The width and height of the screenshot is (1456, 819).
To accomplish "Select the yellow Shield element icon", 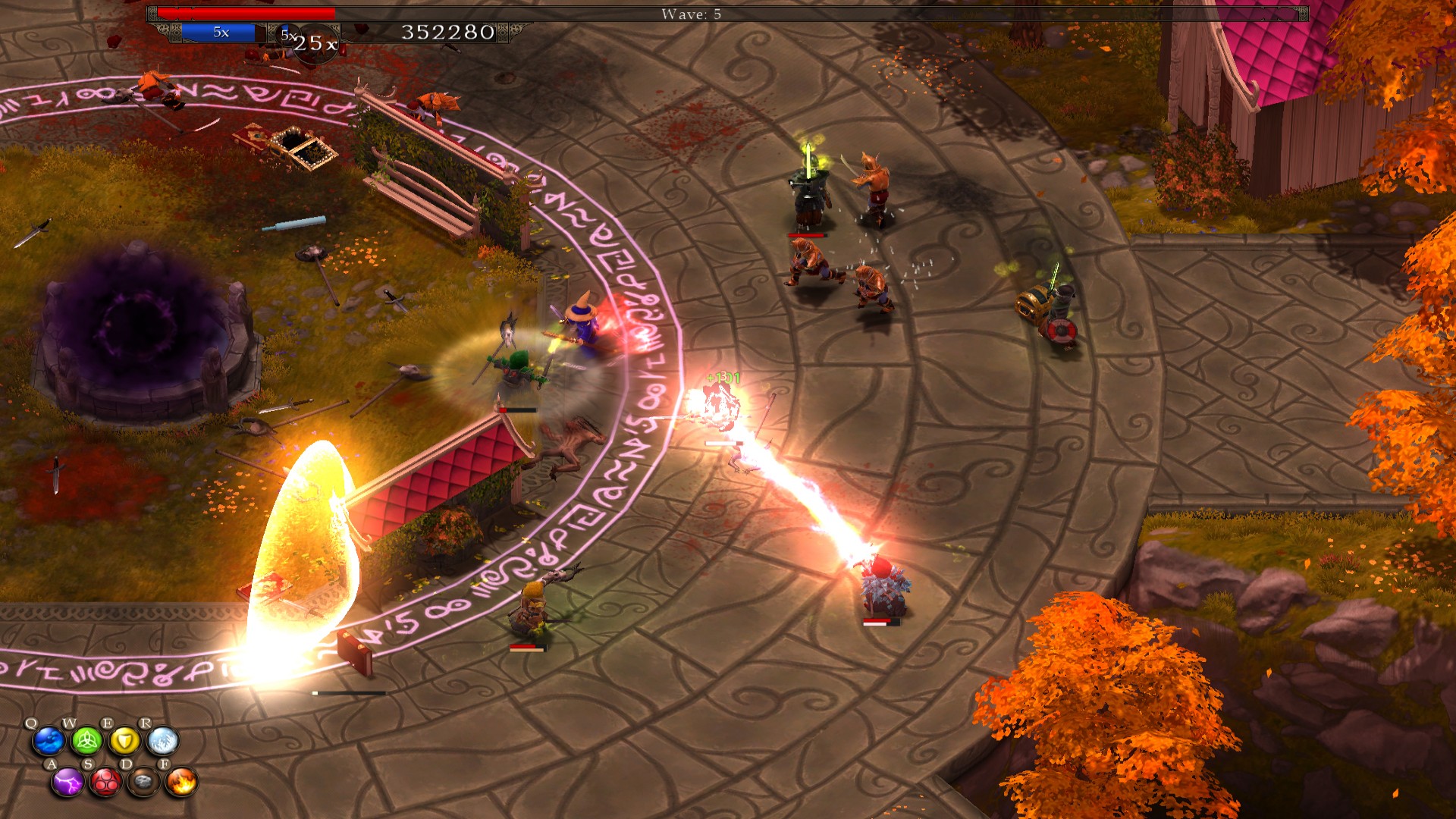I will 125,741.
